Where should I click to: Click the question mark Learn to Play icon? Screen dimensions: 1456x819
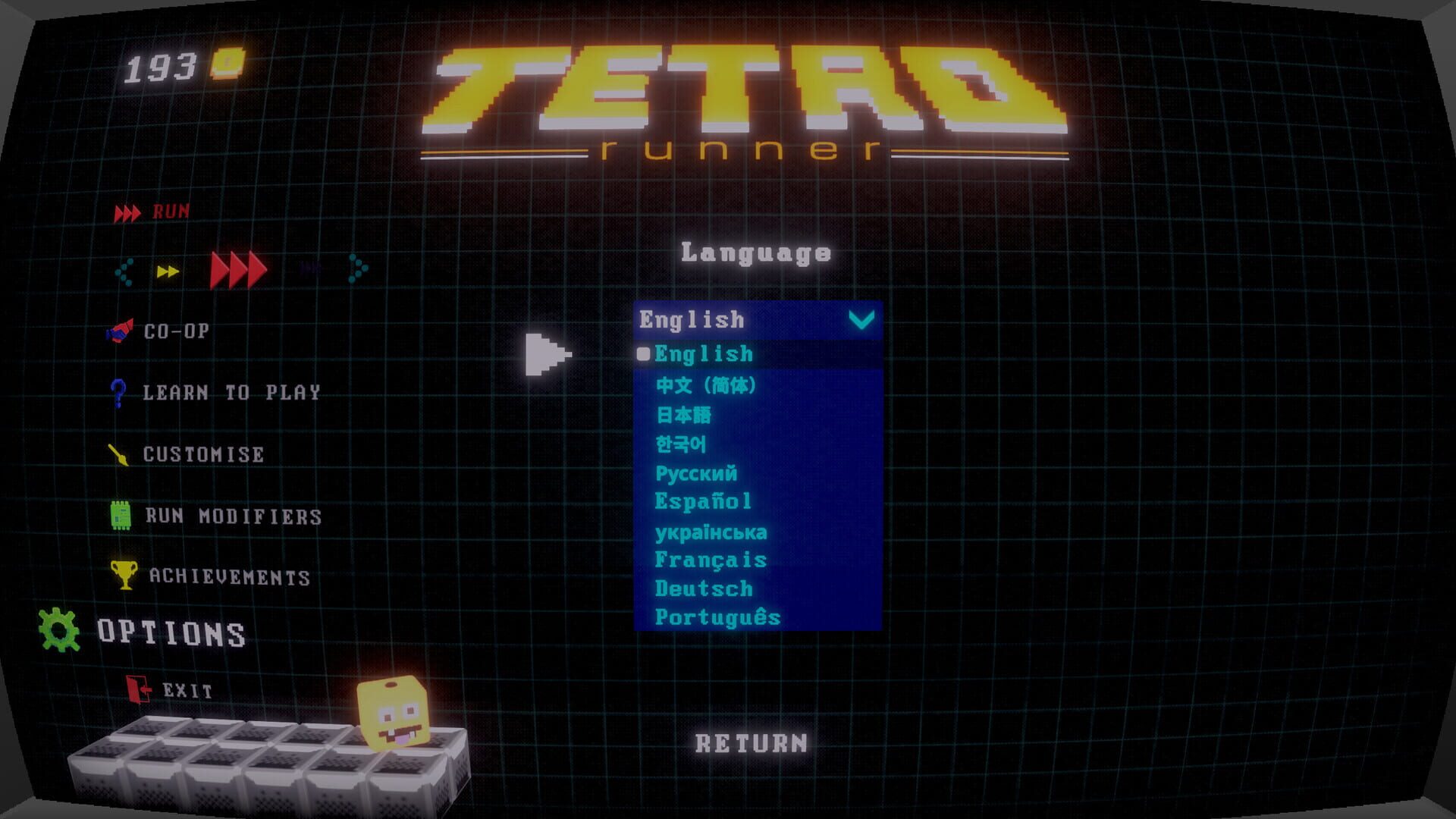pos(120,392)
